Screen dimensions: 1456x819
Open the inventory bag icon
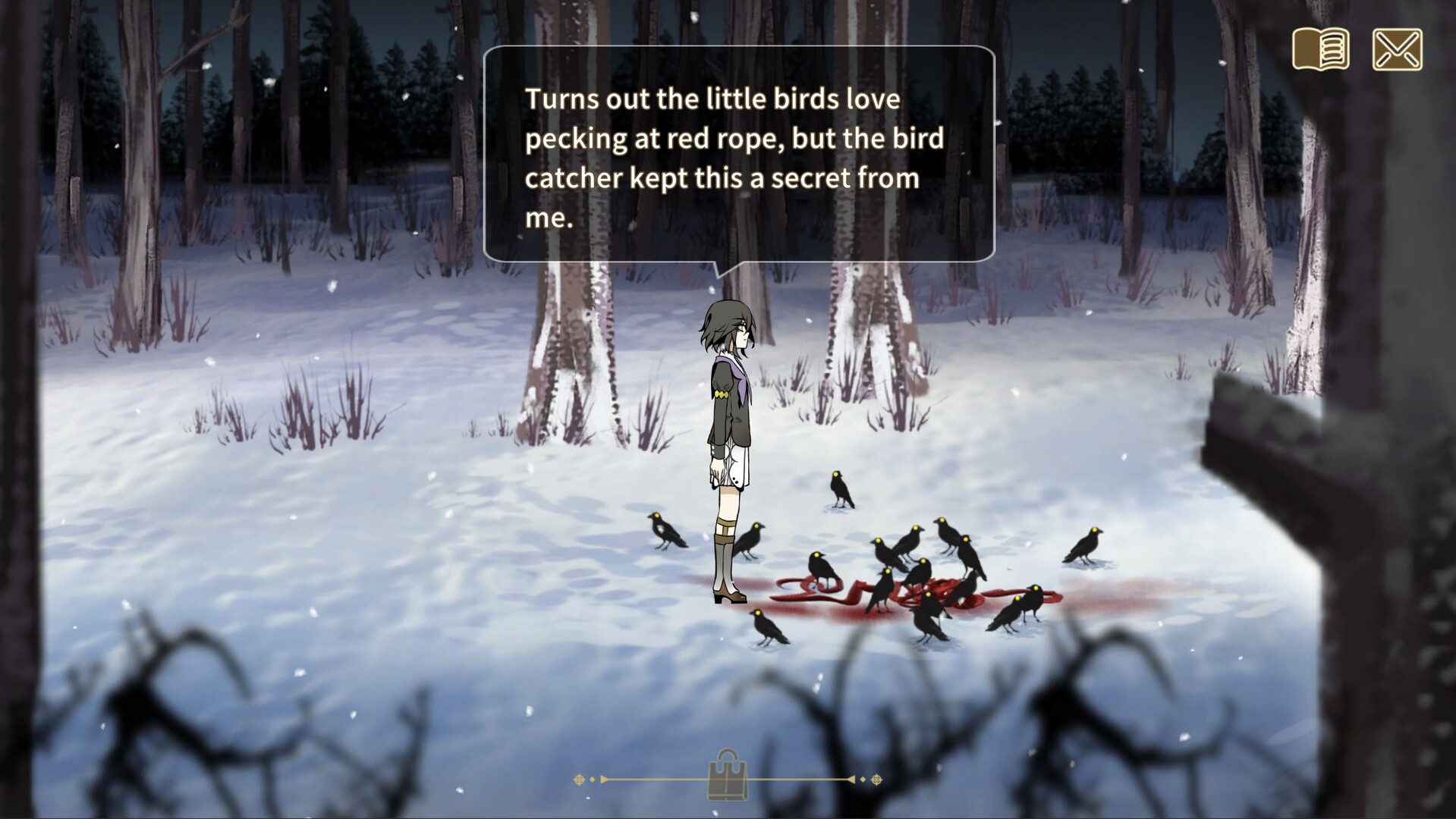727,774
